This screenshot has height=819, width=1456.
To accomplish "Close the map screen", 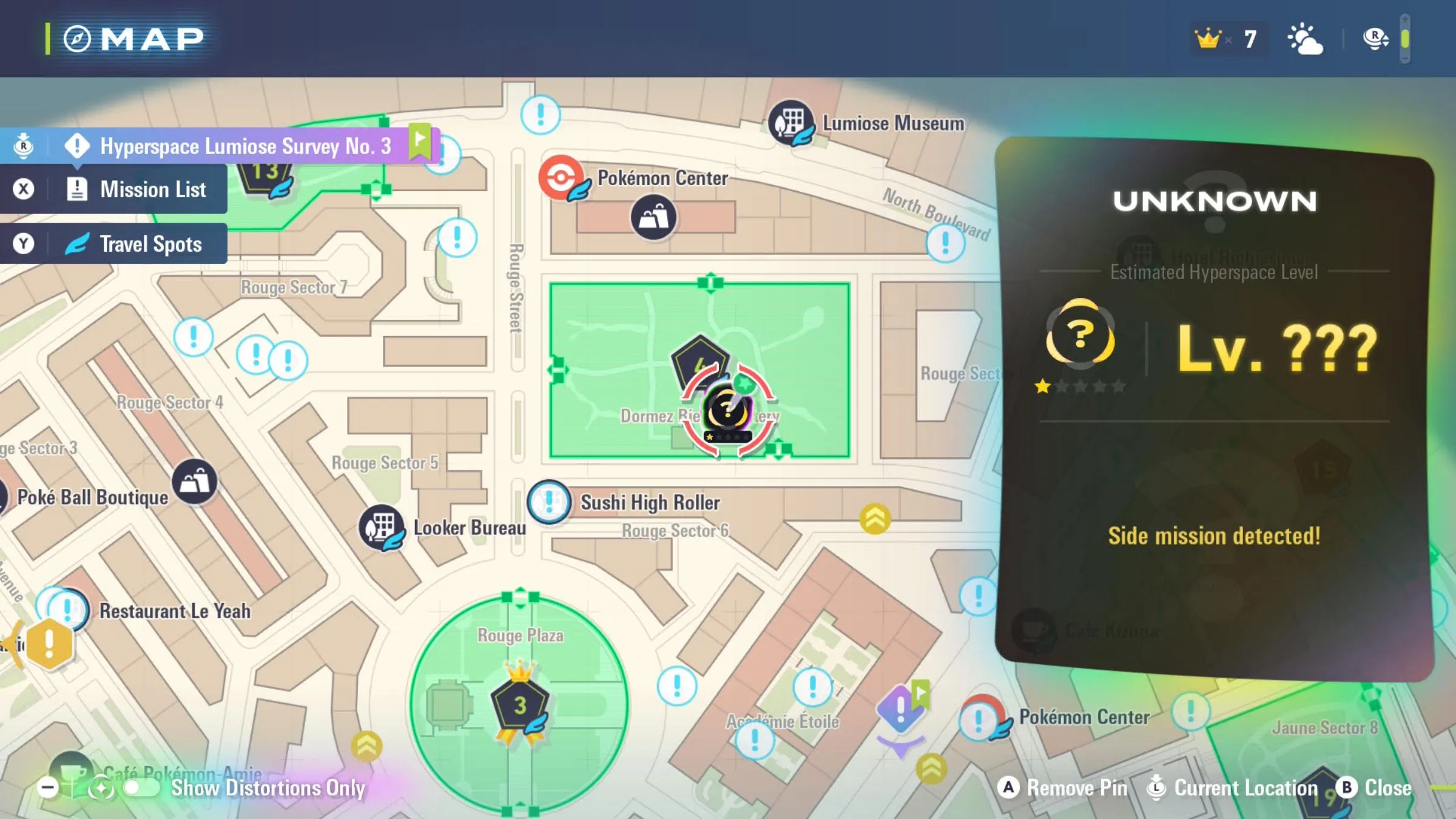I will (x=1375, y=788).
